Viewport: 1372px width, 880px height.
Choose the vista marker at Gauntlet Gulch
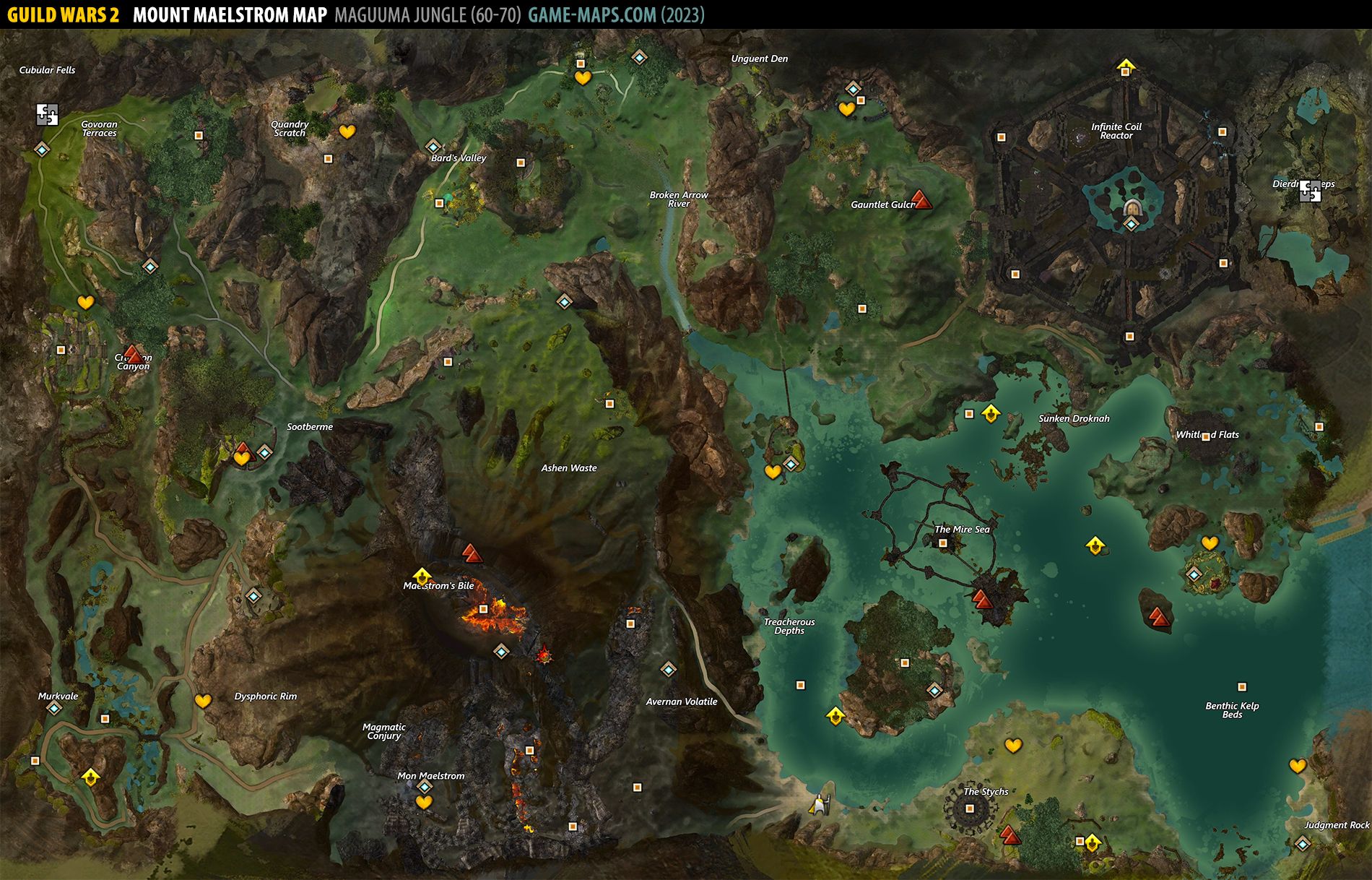tap(920, 199)
